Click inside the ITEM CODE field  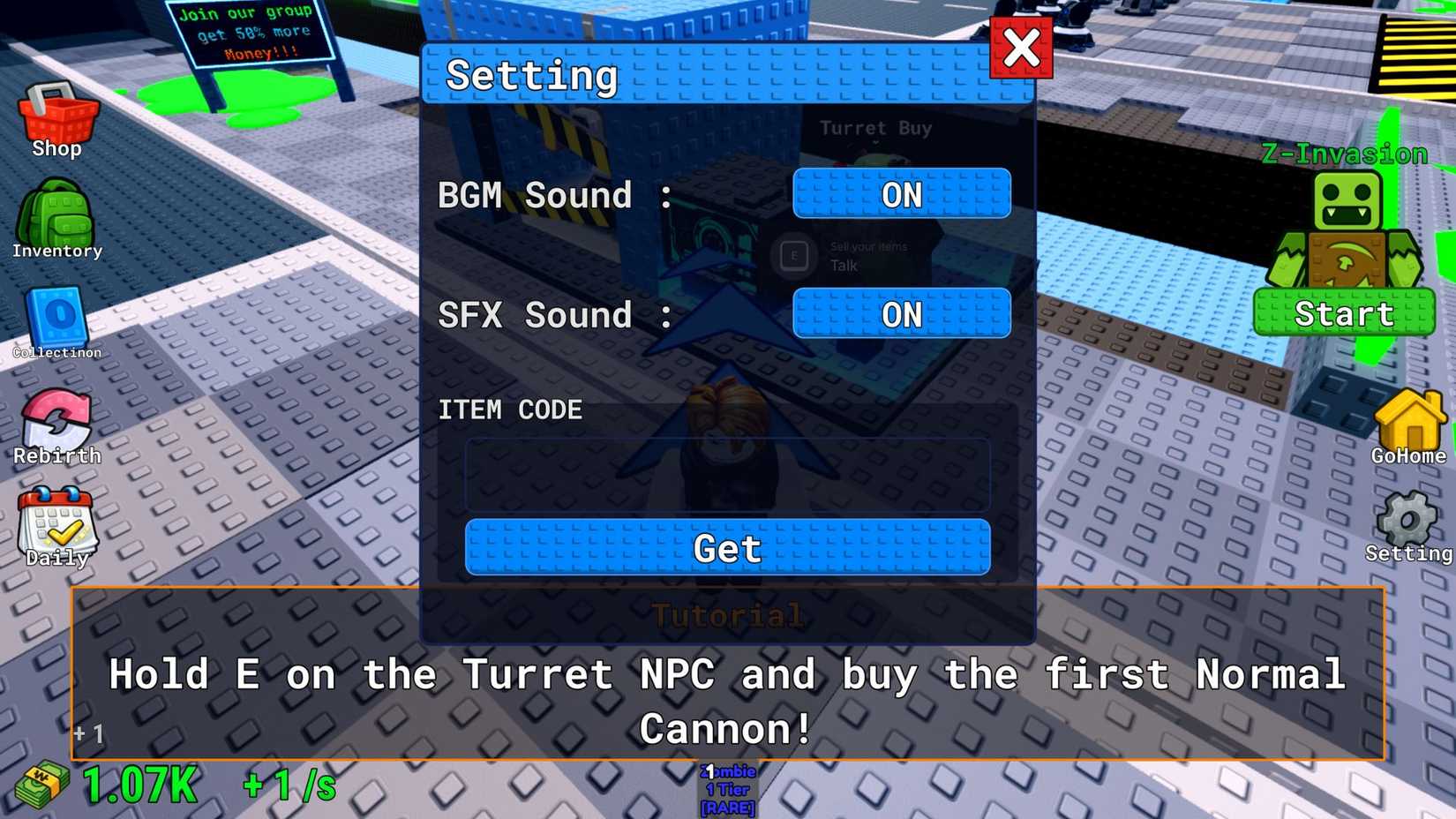point(726,475)
